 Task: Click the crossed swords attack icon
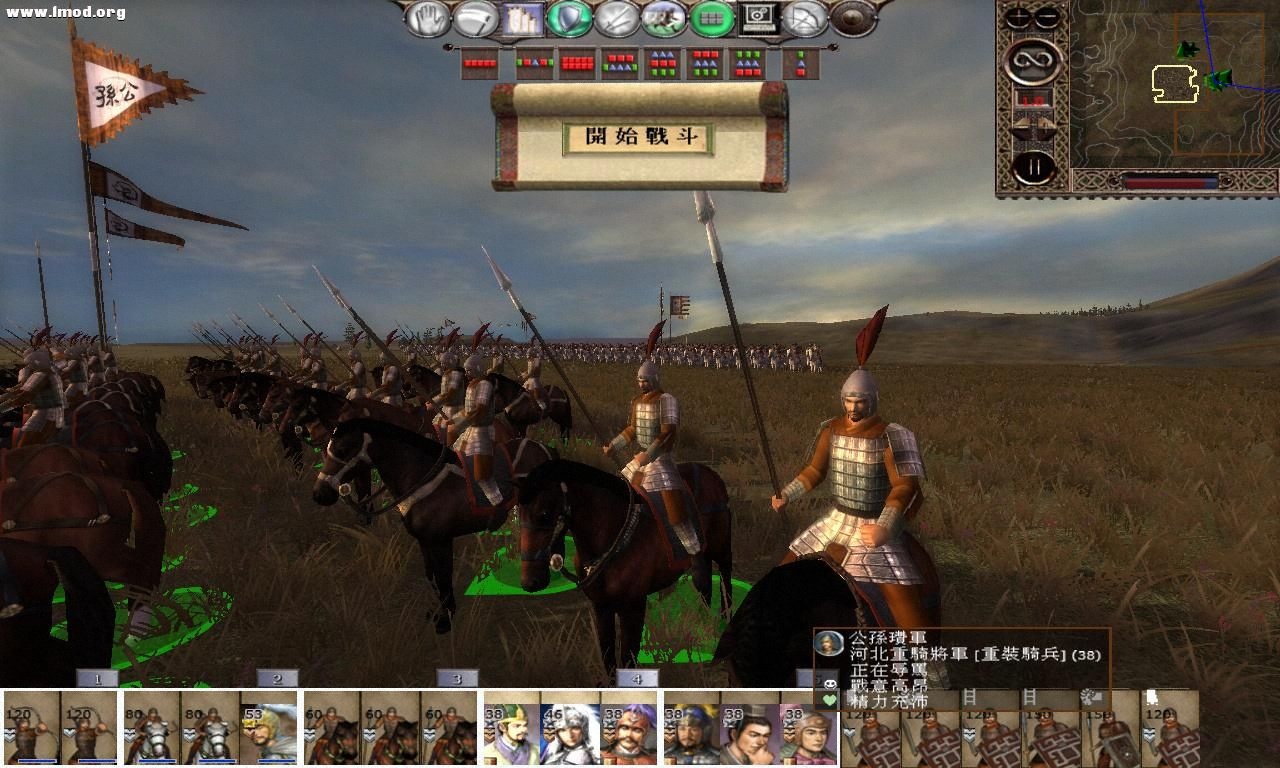click(621, 17)
